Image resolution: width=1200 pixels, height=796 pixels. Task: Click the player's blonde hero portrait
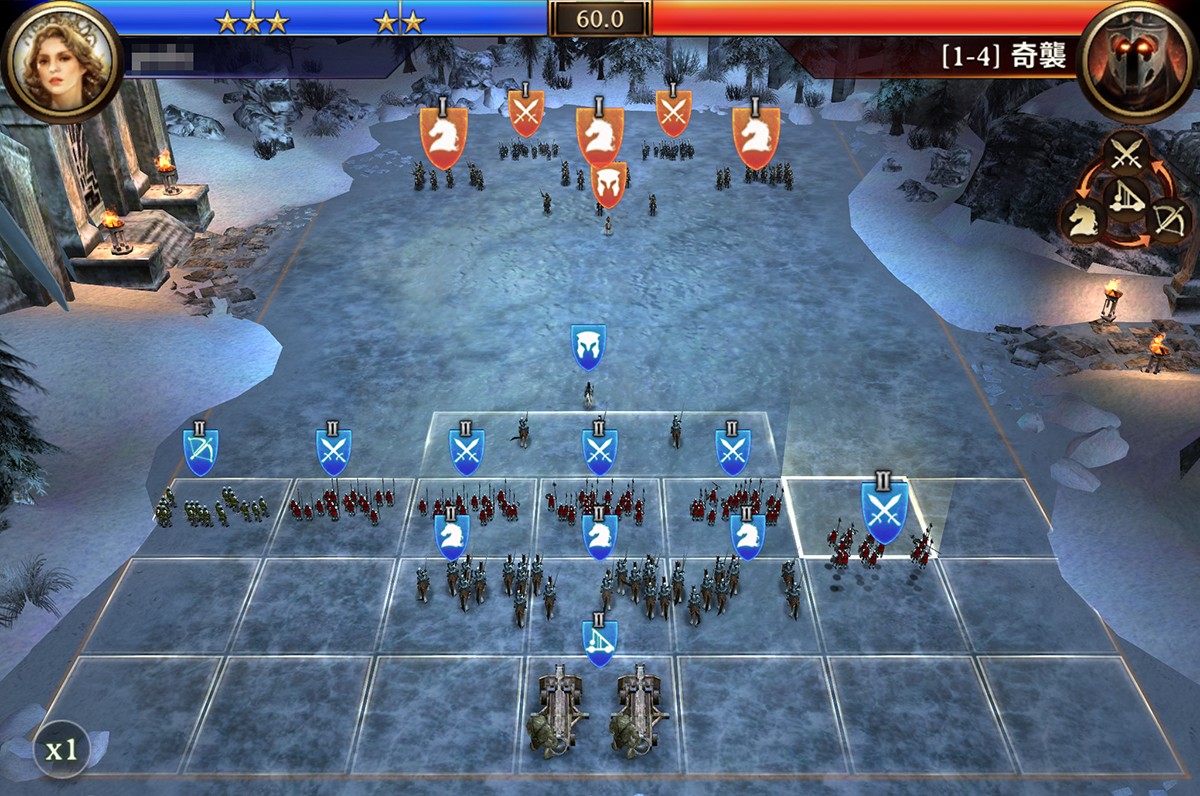tap(58, 60)
